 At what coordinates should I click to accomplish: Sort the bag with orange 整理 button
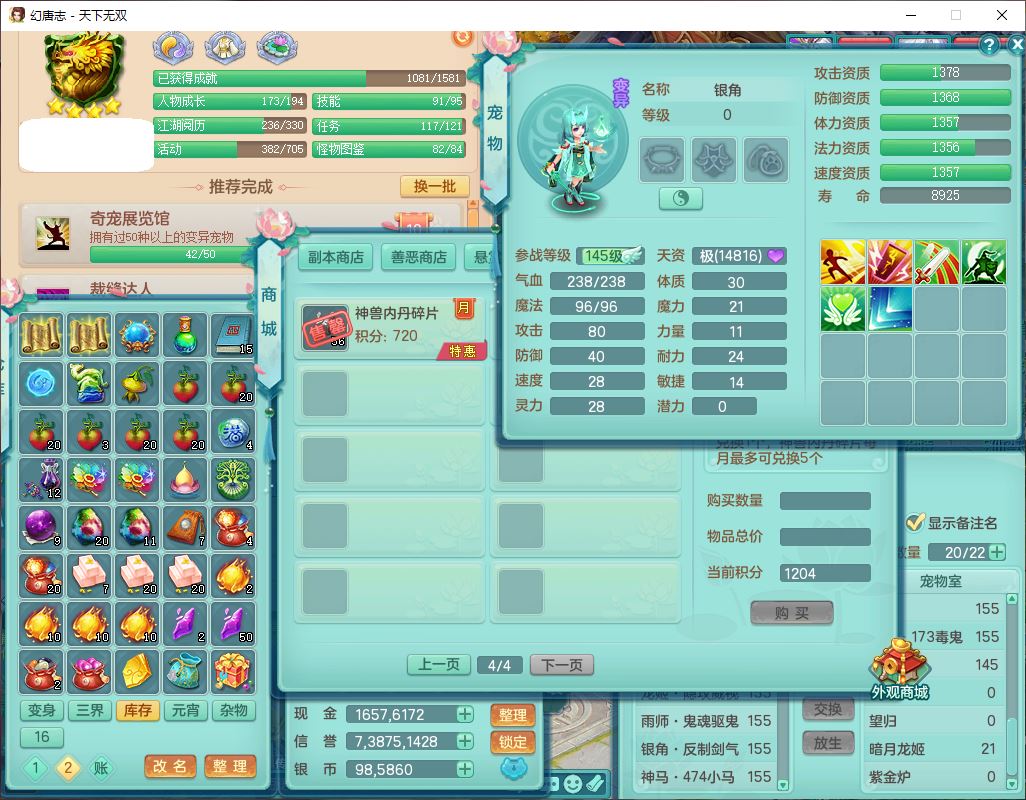(230, 766)
